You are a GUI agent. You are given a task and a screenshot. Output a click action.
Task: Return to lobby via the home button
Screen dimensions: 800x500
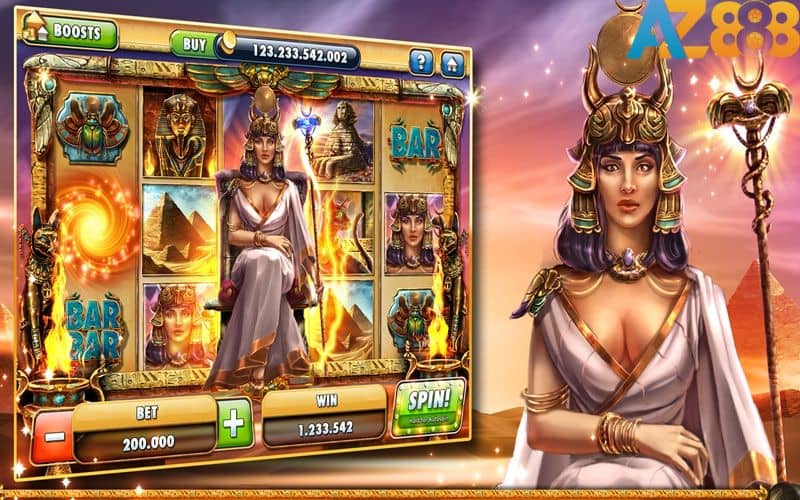pos(453,66)
